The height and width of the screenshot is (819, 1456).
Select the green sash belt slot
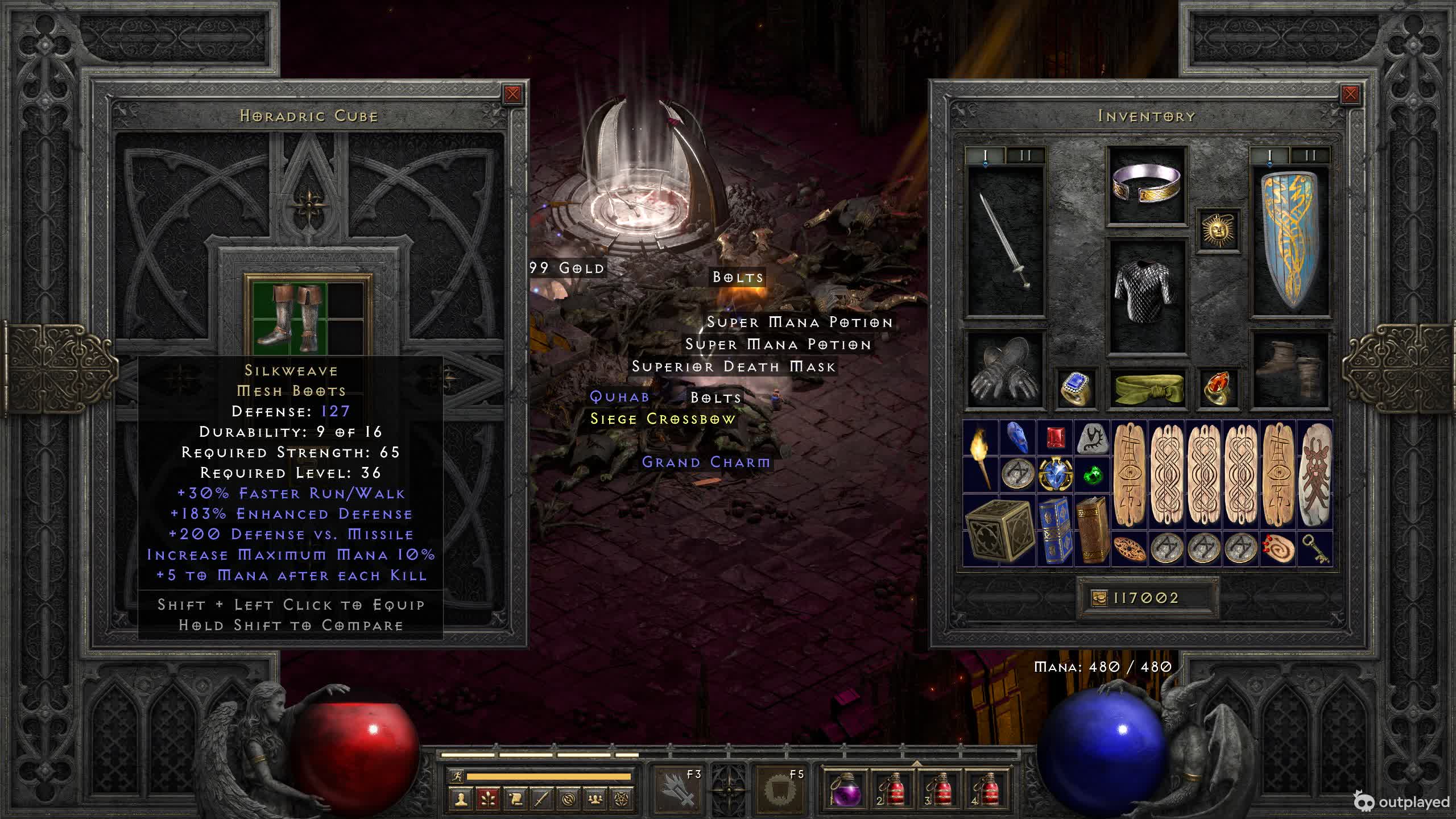pyautogui.click(x=1146, y=389)
